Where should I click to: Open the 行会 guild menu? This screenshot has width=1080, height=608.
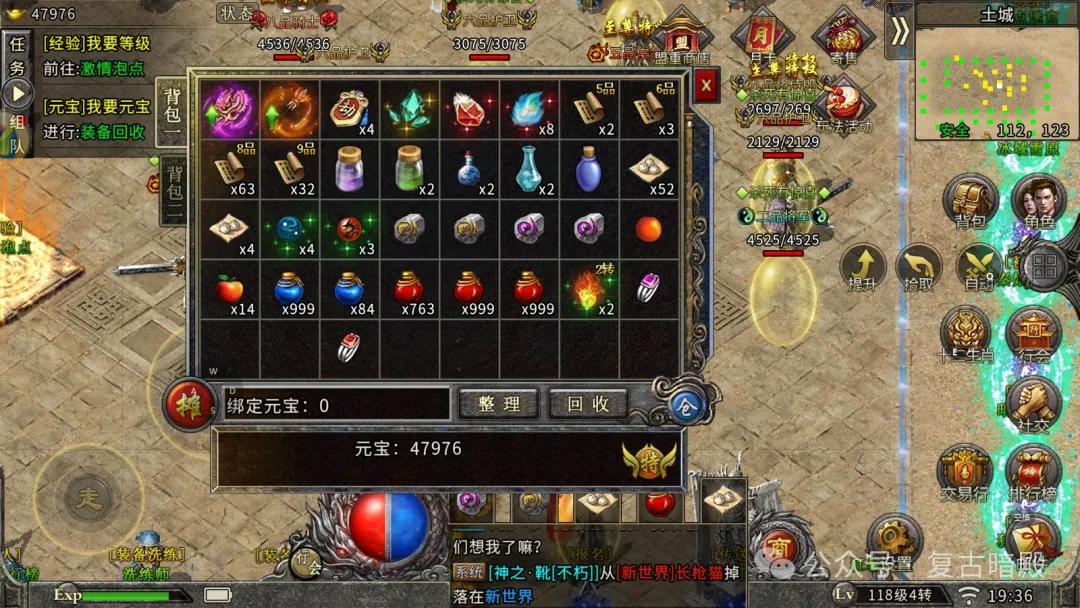(1033, 334)
